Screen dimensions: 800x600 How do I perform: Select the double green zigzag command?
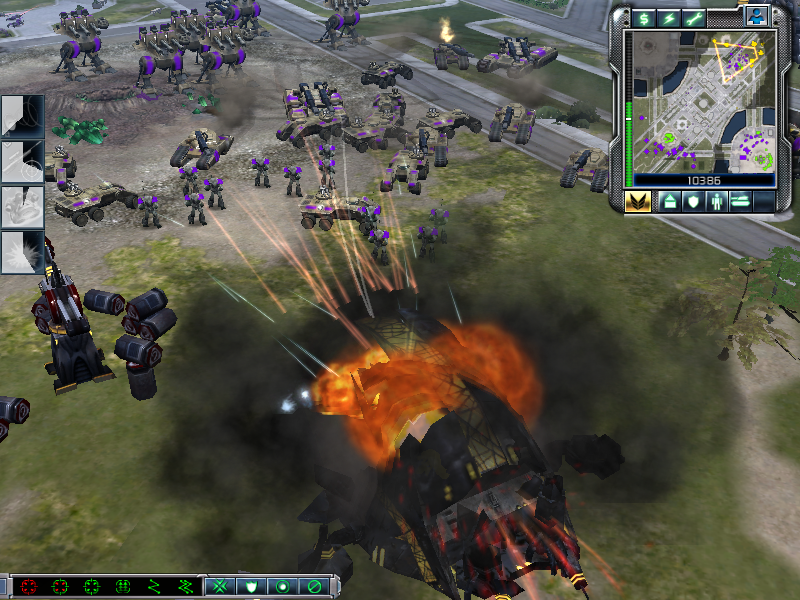(x=186, y=586)
